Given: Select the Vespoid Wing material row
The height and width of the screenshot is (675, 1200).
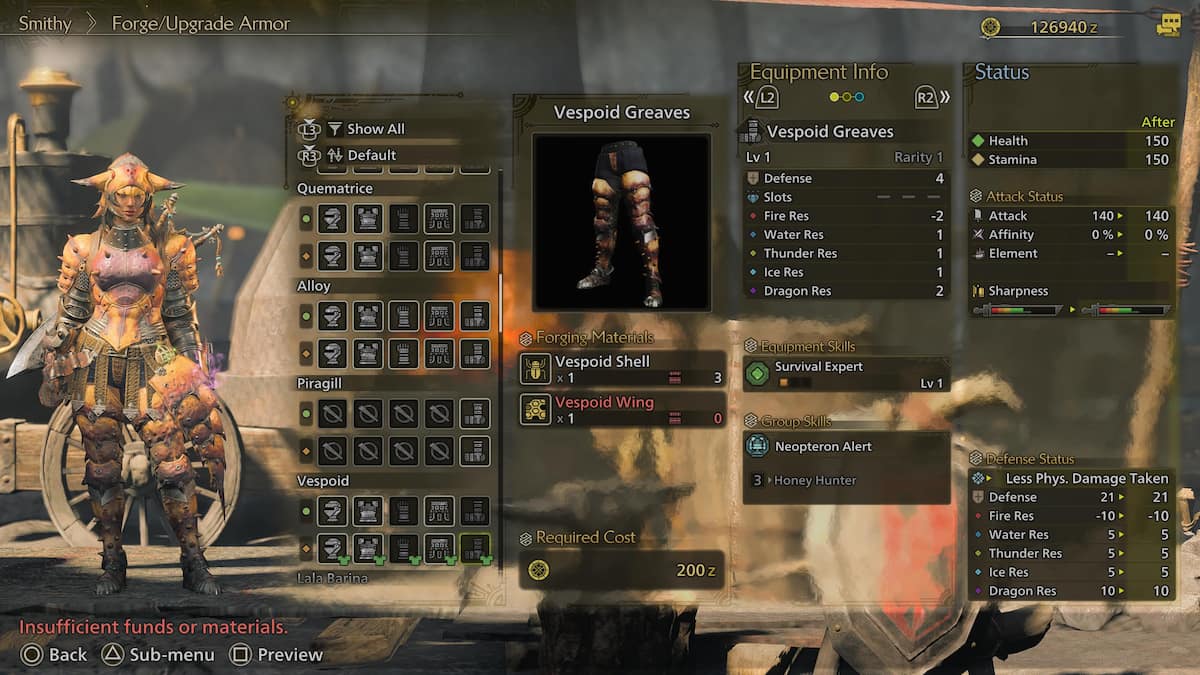Looking at the screenshot, I should click(622, 410).
